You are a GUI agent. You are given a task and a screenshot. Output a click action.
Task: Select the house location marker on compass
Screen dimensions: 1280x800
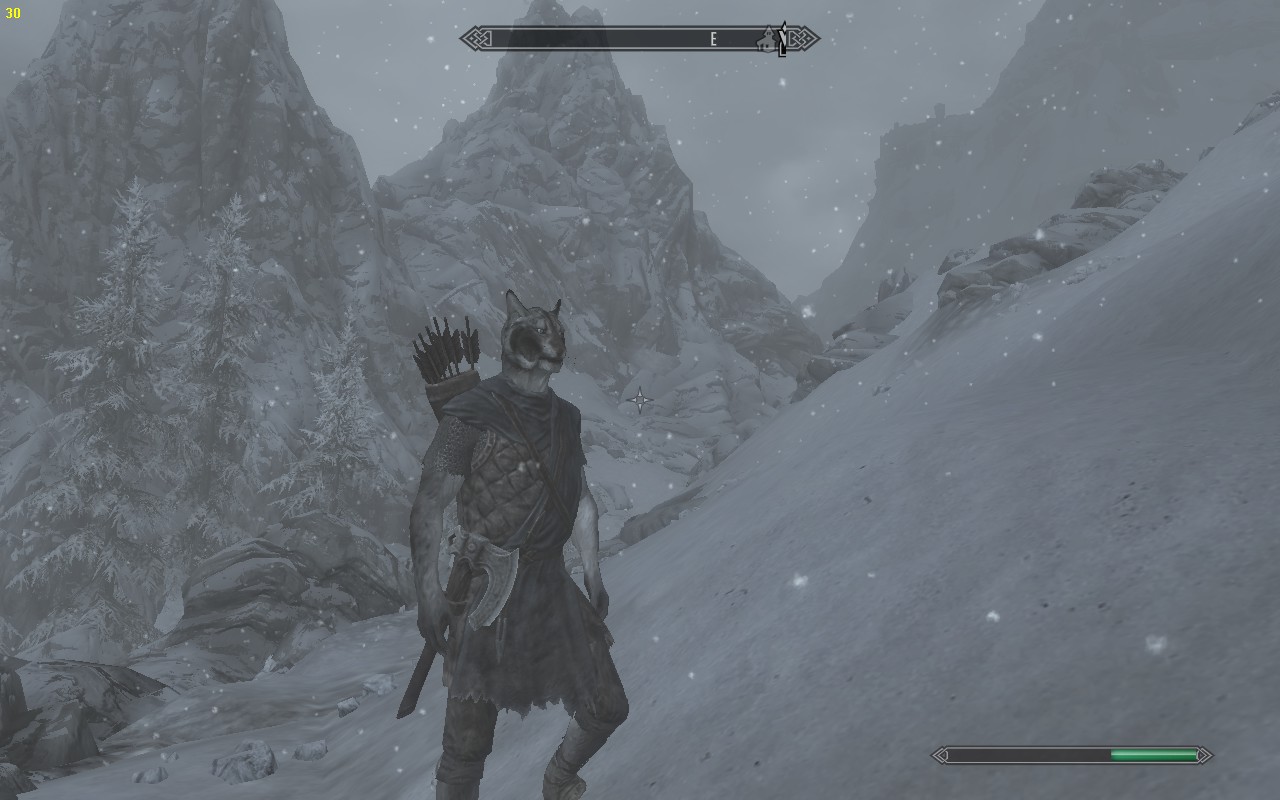pos(770,40)
